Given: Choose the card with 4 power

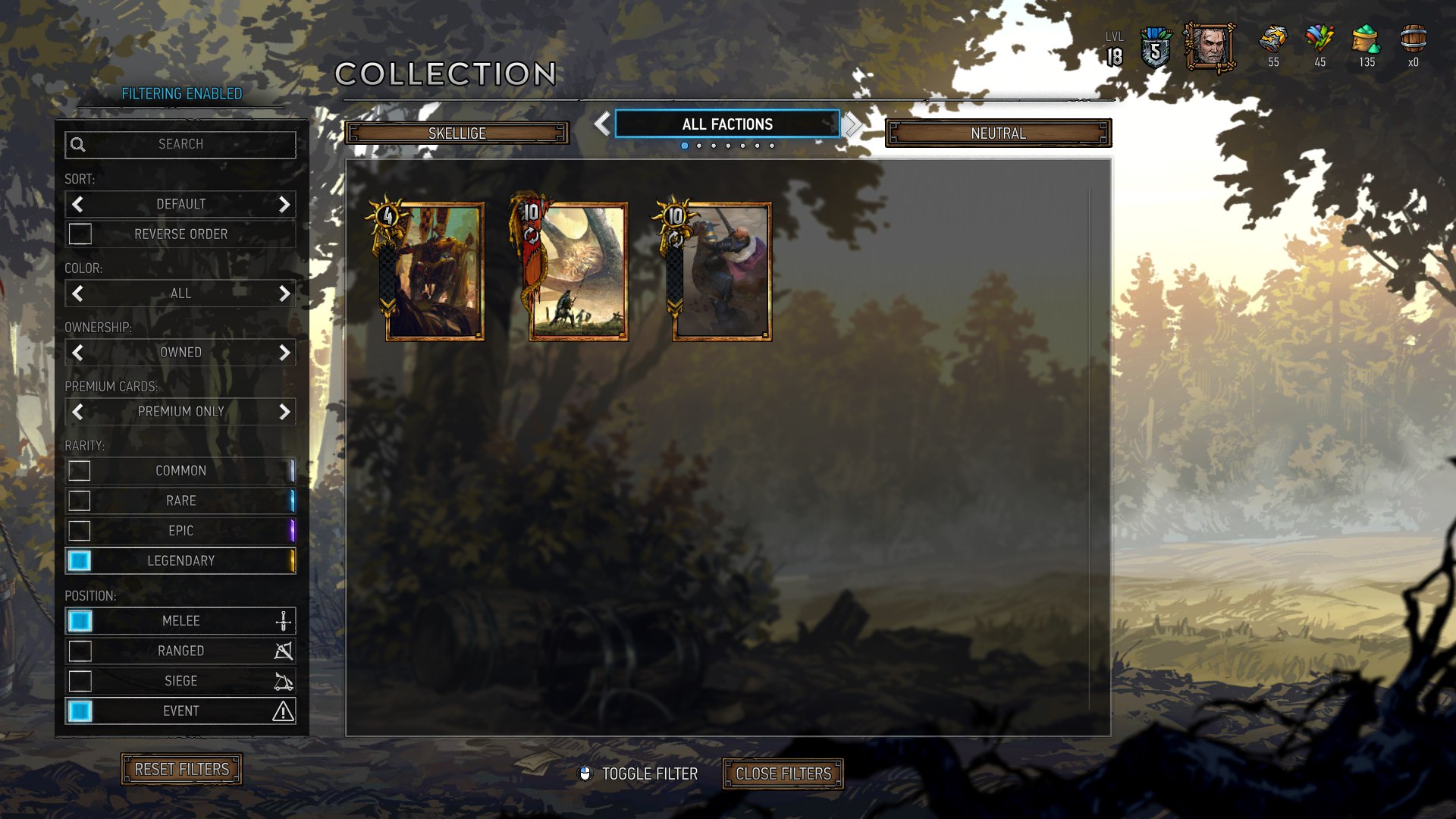Looking at the screenshot, I should pos(434,271).
